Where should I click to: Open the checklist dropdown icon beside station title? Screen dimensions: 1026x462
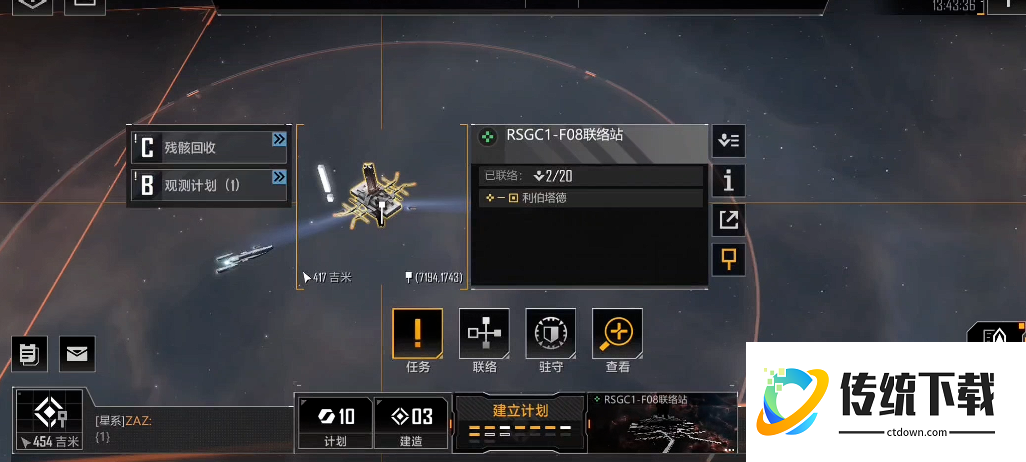coord(728,141)
